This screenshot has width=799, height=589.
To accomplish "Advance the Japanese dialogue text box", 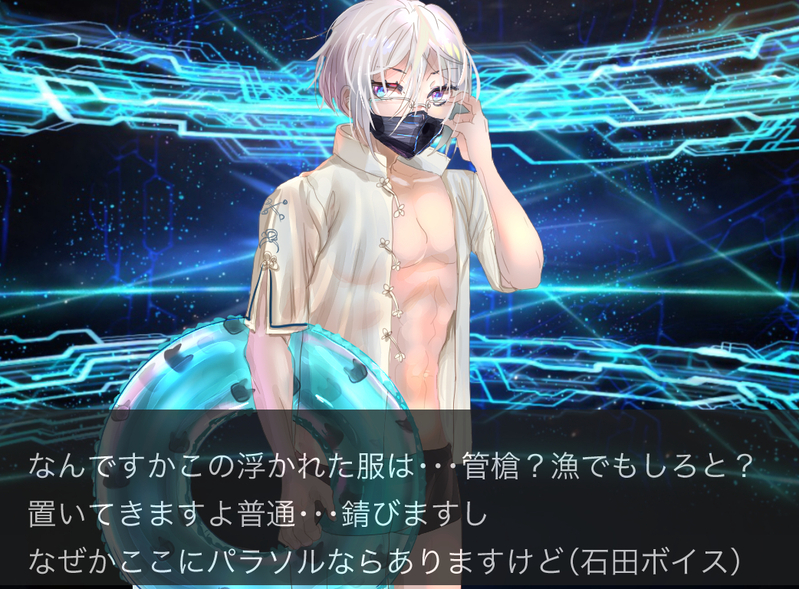I will tap(399, 512).
